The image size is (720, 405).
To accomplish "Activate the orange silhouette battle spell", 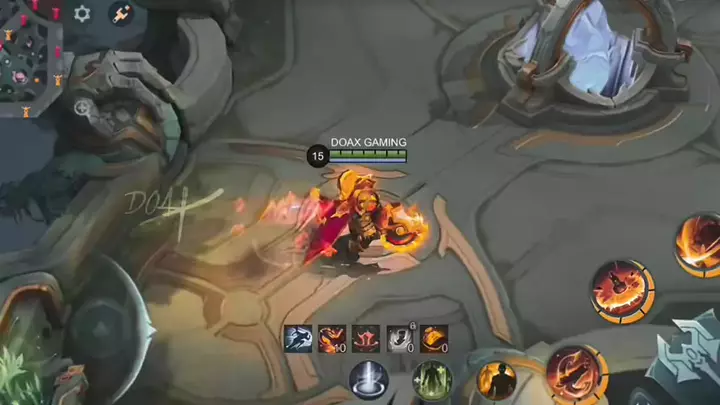I will tap(496, 381).
